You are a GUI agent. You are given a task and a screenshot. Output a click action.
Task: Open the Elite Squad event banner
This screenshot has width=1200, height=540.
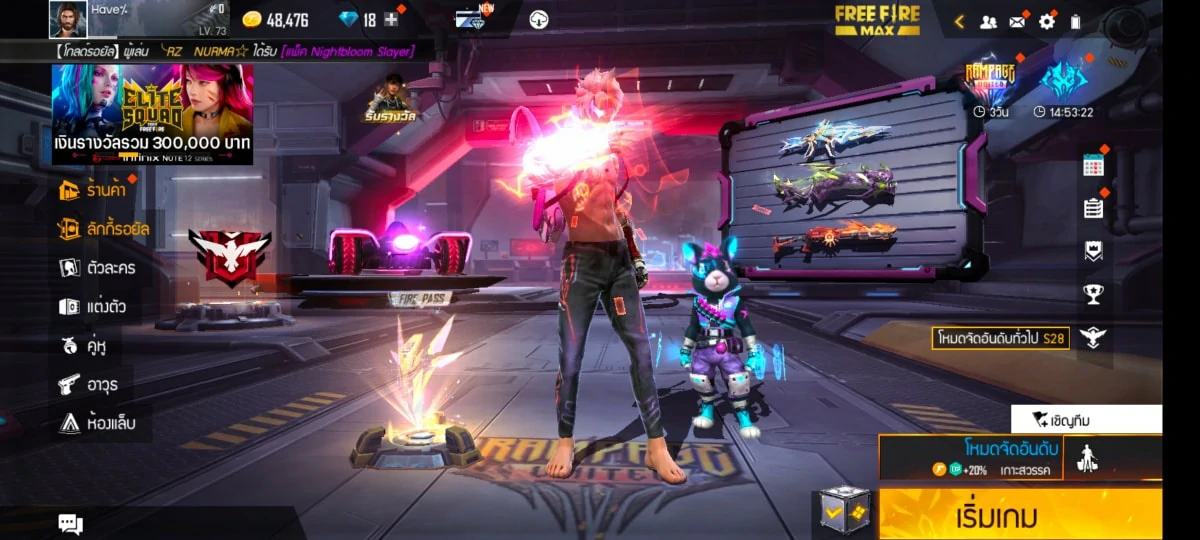(x=152, y=113)
